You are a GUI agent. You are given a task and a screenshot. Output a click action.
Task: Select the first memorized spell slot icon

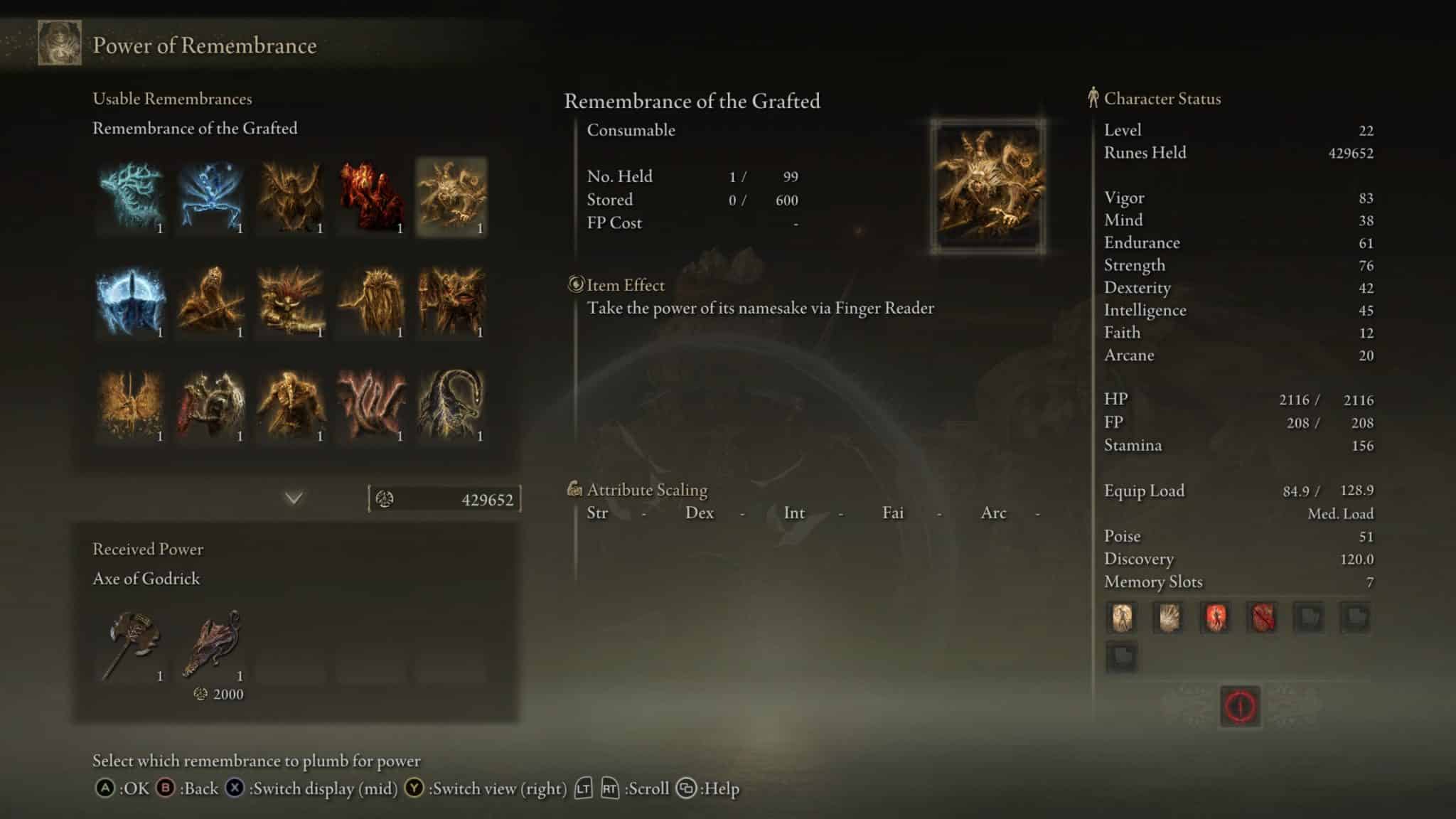1122,619
